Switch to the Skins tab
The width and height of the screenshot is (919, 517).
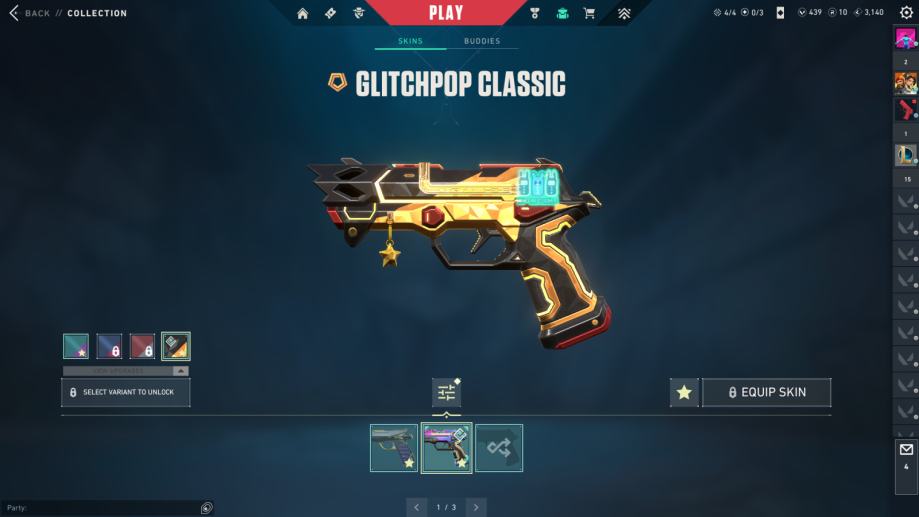[x=410, y=41]
